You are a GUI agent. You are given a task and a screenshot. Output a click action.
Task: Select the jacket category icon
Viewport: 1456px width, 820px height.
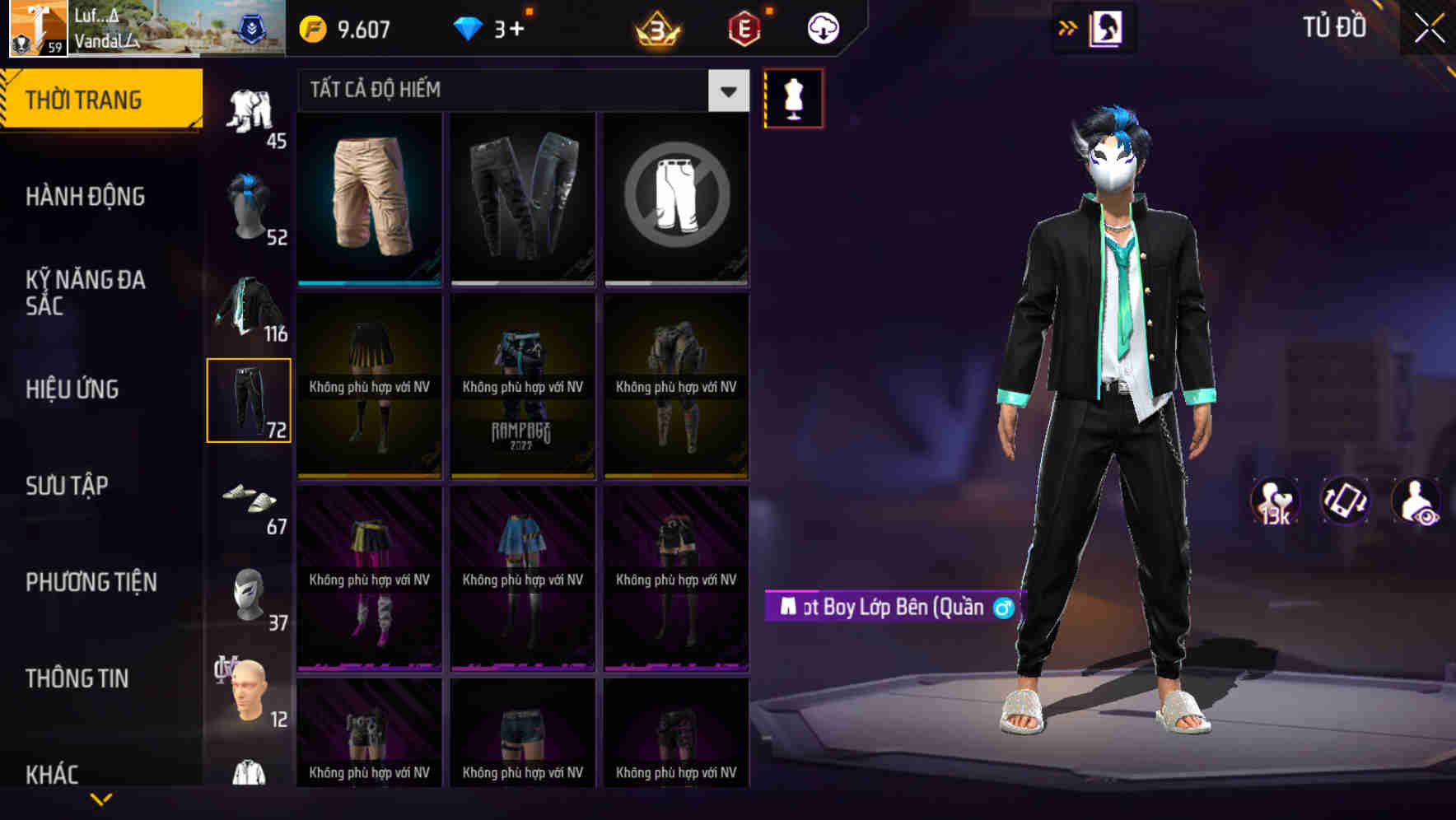(250, 305)
